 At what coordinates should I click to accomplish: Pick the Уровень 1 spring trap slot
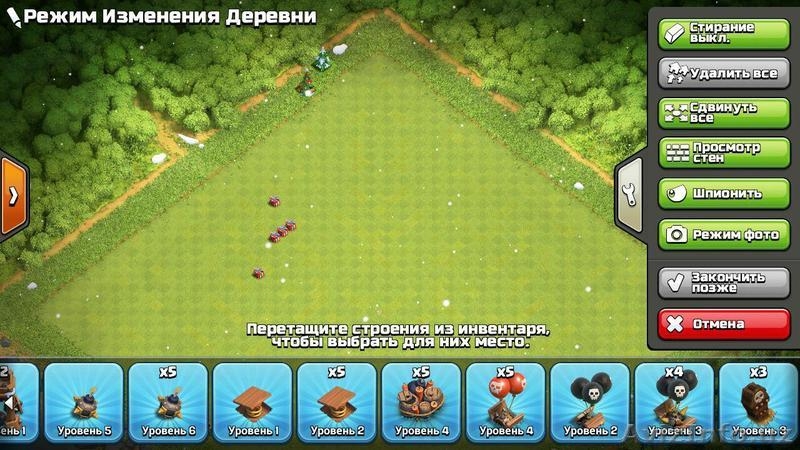tap(252, 402)
